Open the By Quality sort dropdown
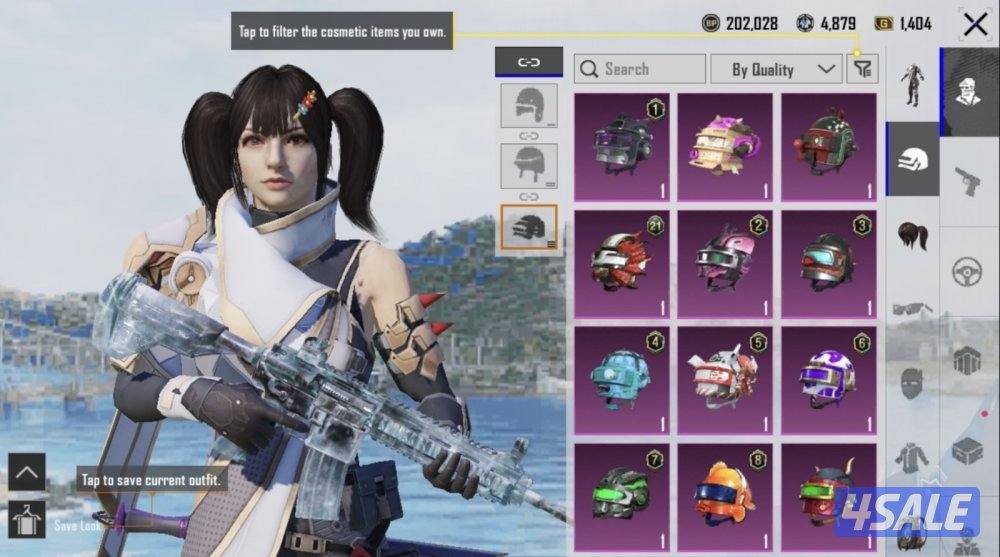Screen dimensions: 1000x557 pyautogui.click(x=775, y=69)
